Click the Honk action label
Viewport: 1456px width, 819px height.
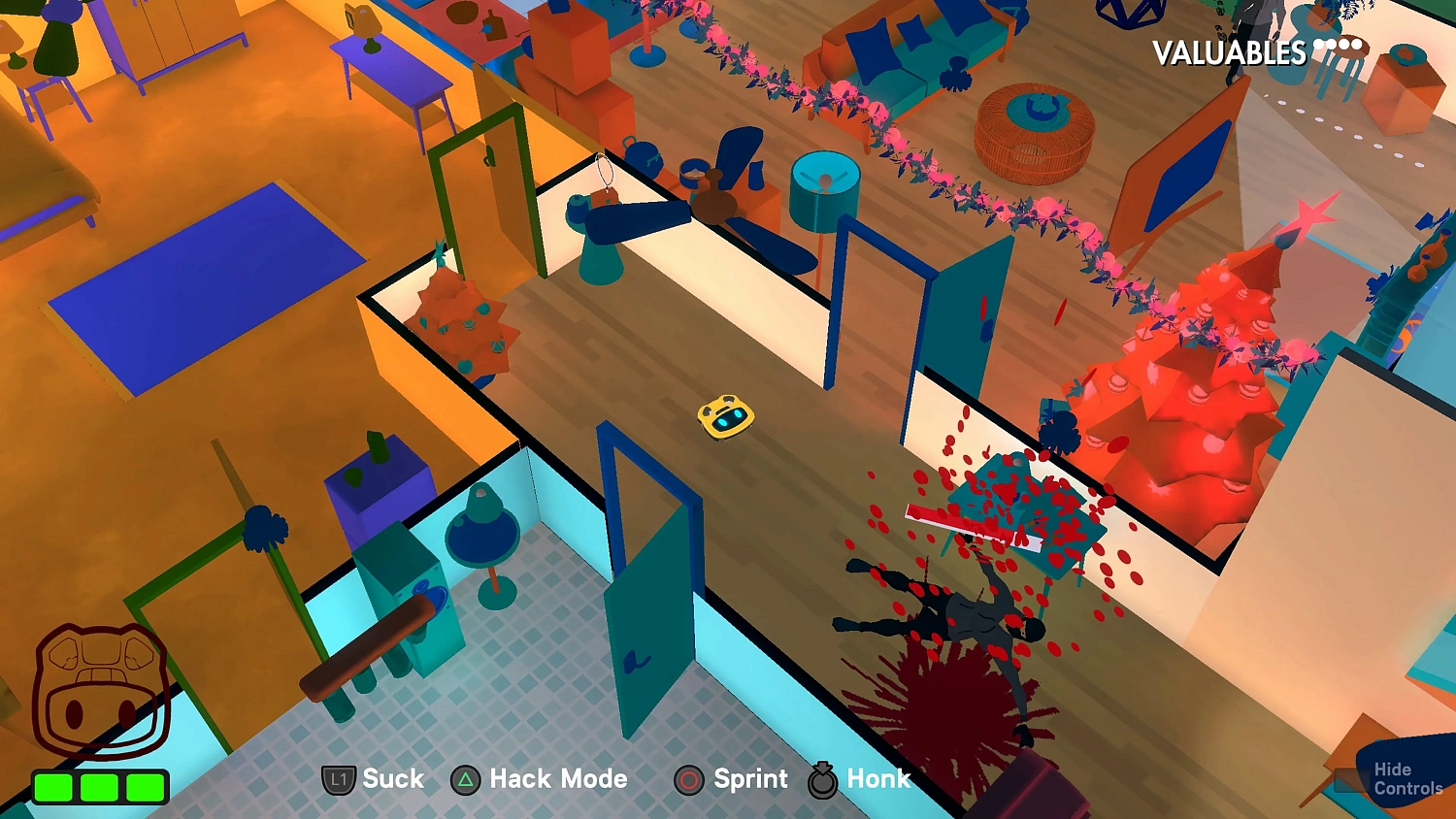[878, 778]
